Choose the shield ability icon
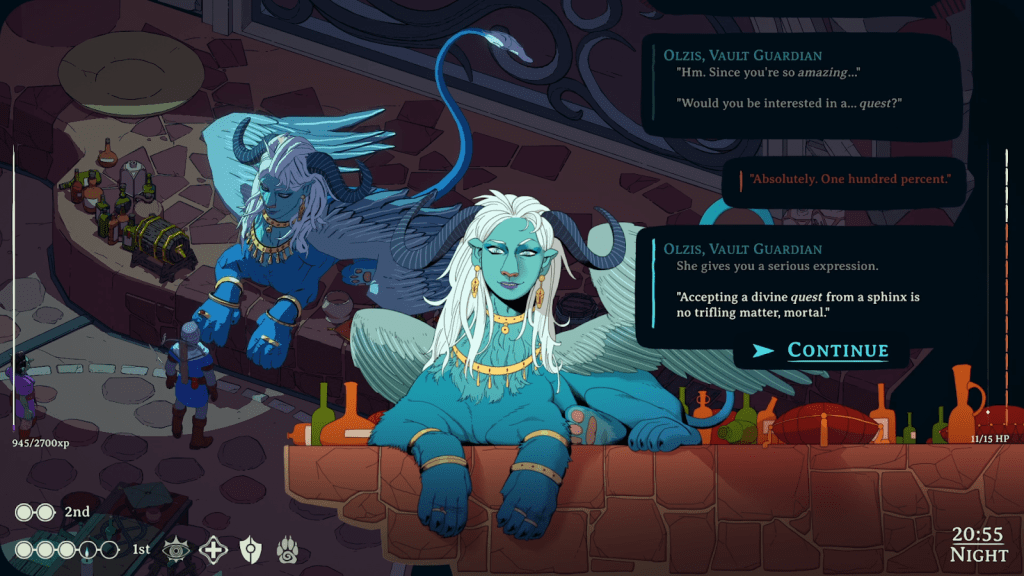1024x576 pixels. click(248, 549)
